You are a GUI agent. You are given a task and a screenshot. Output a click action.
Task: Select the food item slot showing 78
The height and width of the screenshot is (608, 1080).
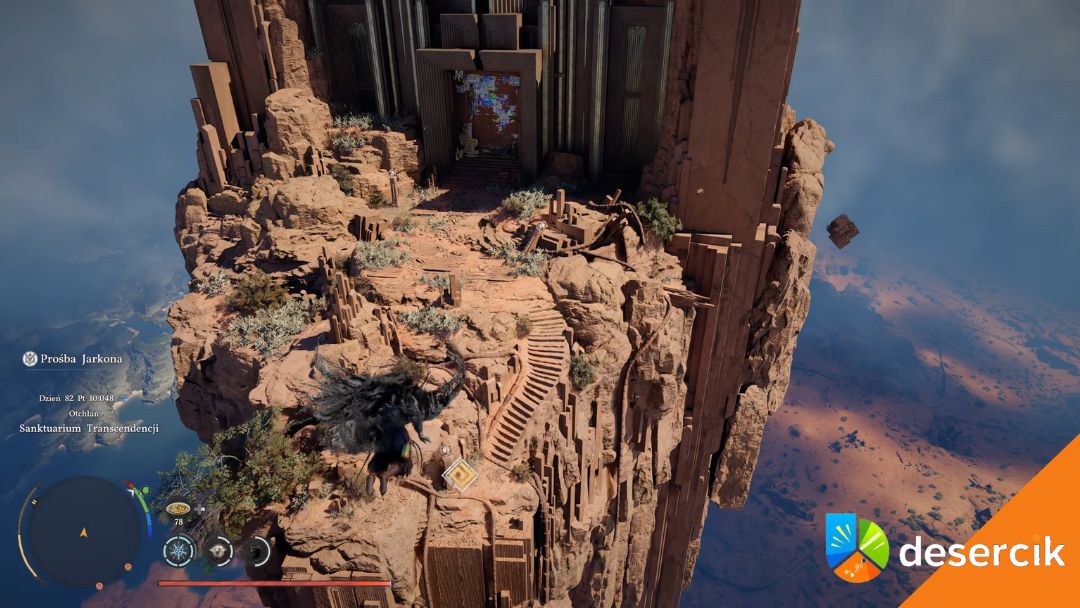(x=179, y=509)
